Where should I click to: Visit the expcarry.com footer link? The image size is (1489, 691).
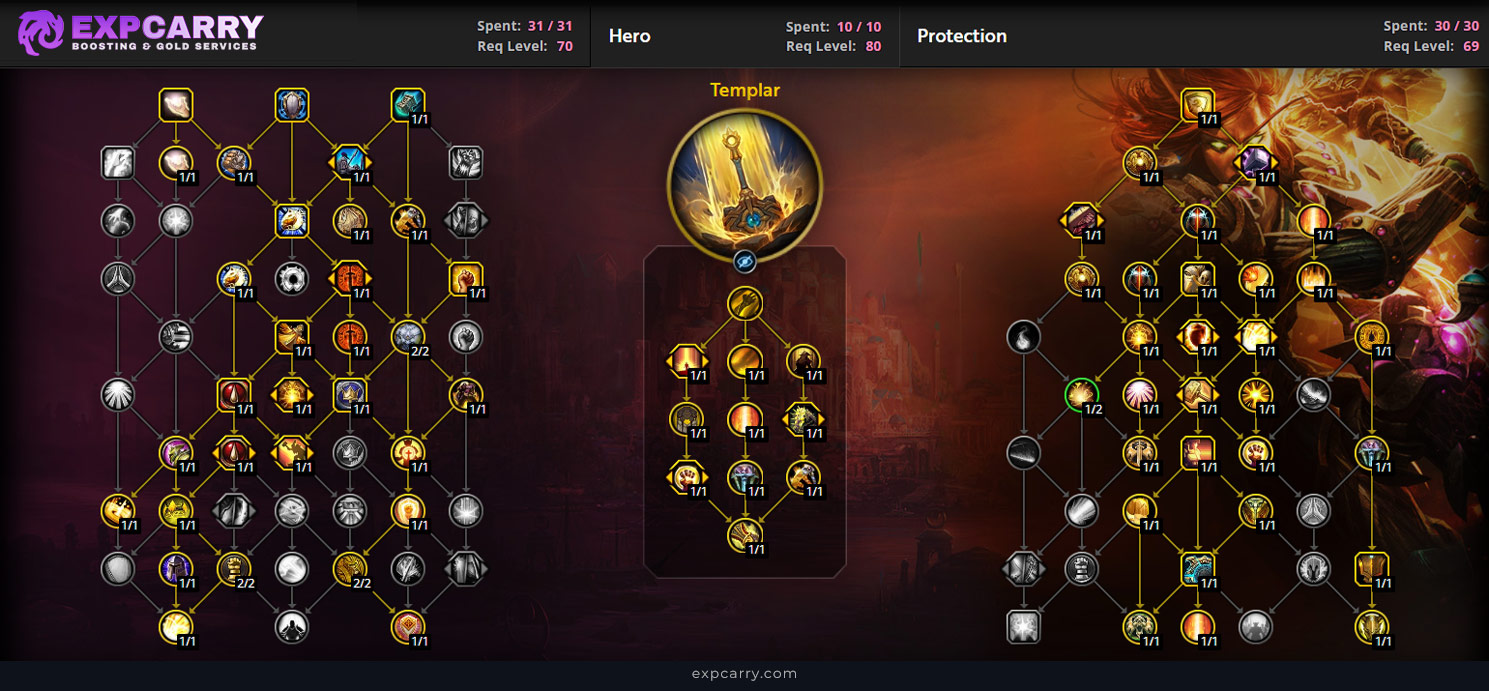[744, 674]
